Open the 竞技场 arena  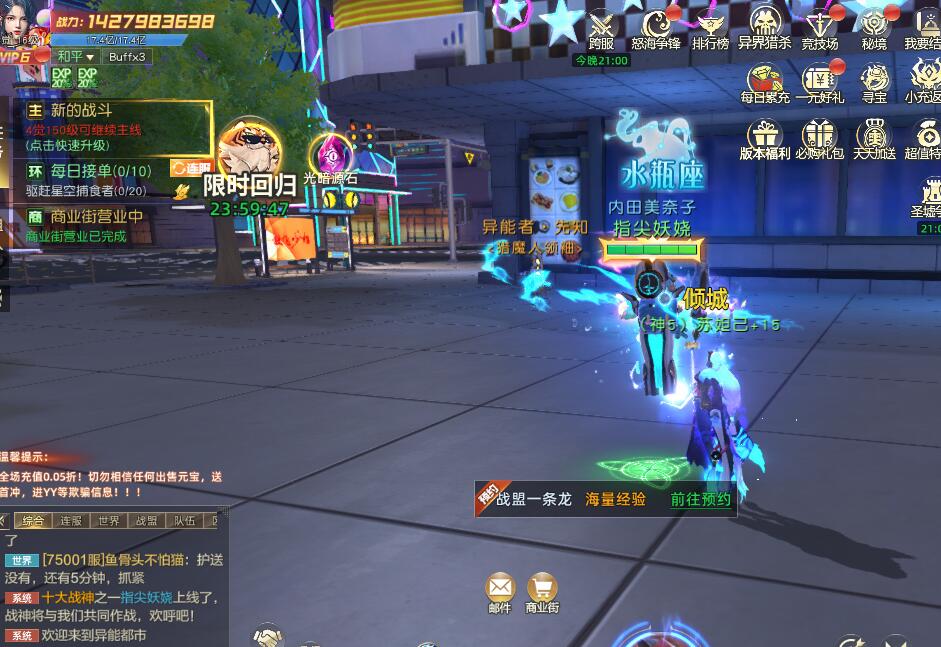point(820,26)
